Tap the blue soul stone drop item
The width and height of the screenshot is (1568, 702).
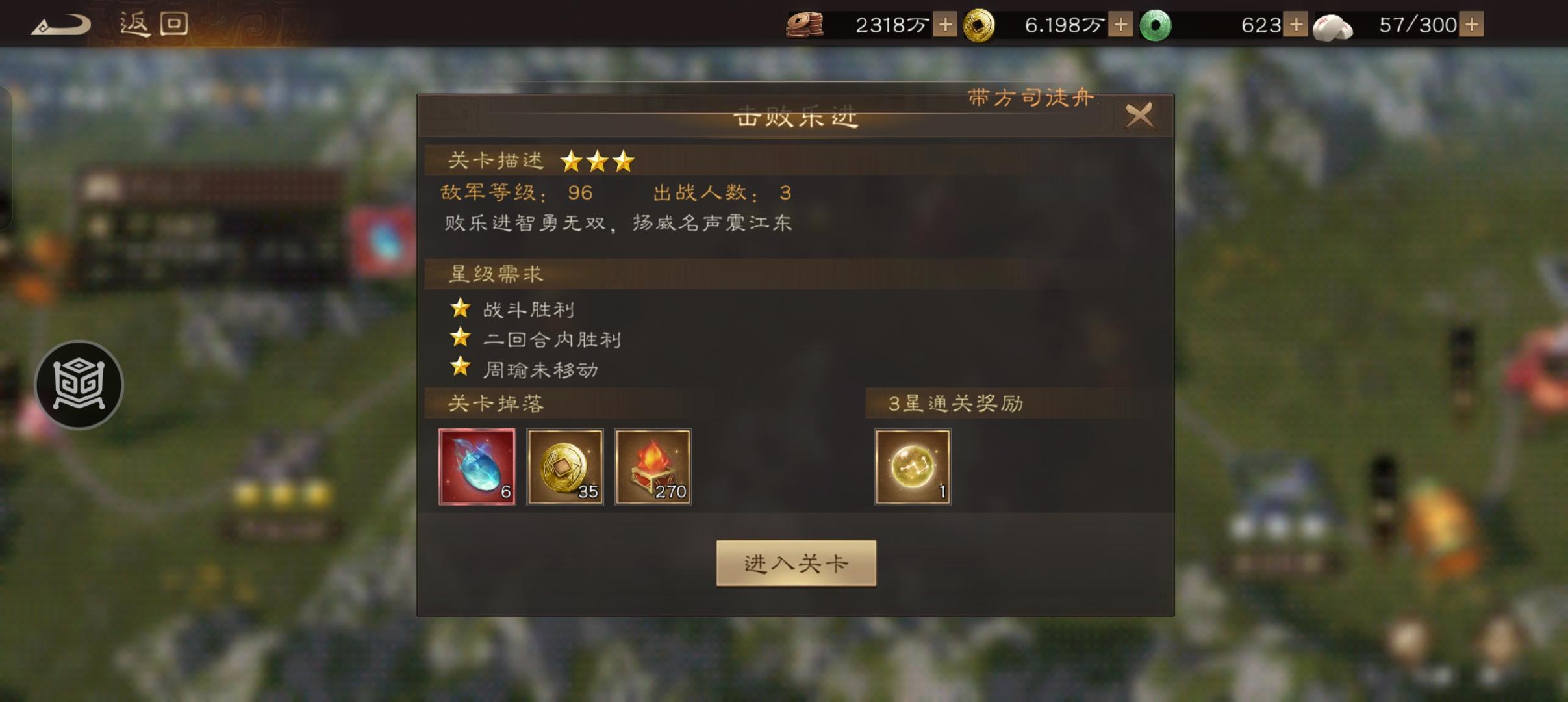pyautogui.click(x=477, y=467)
